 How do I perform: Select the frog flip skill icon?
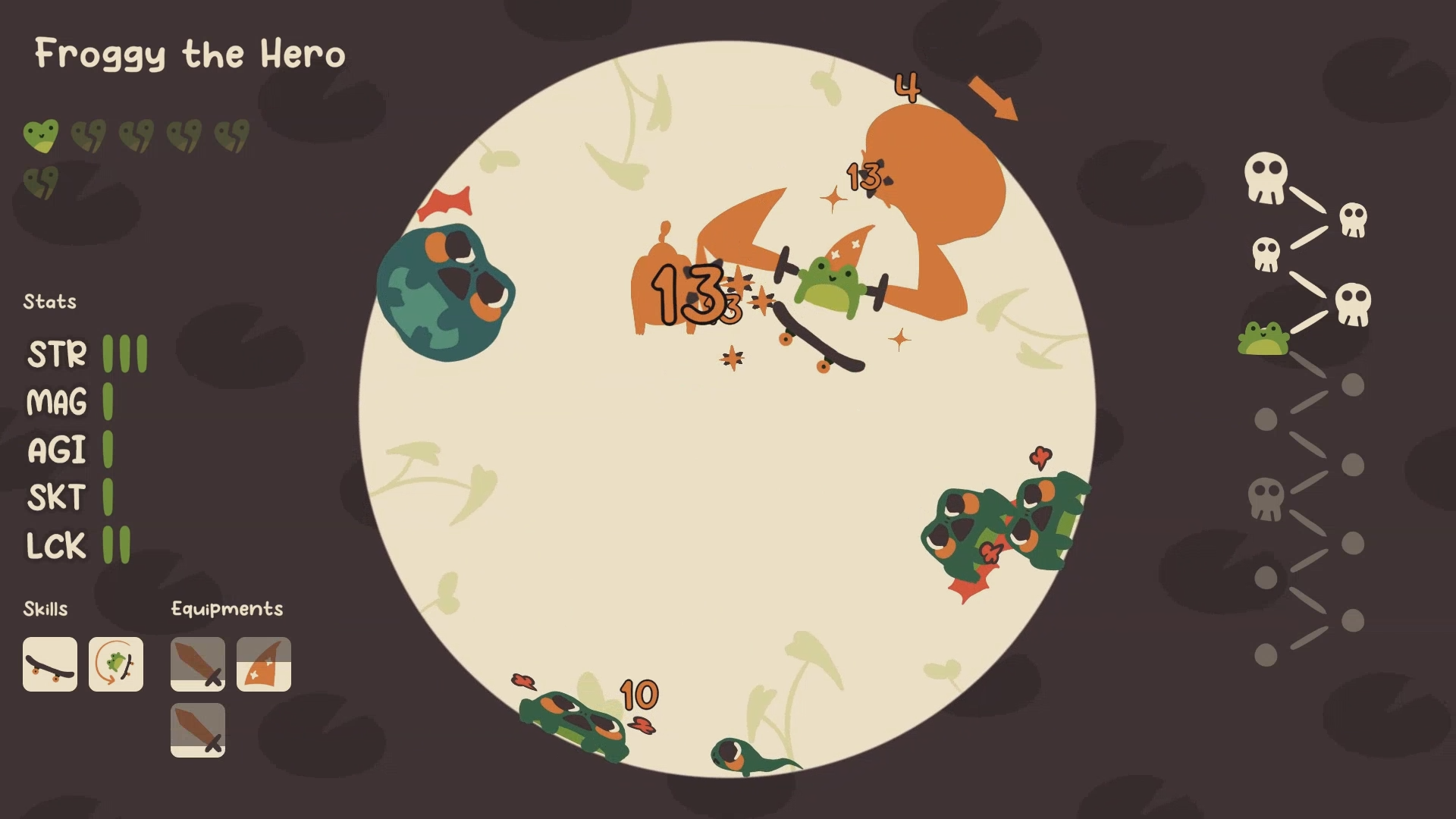click(x=115, y=665)
